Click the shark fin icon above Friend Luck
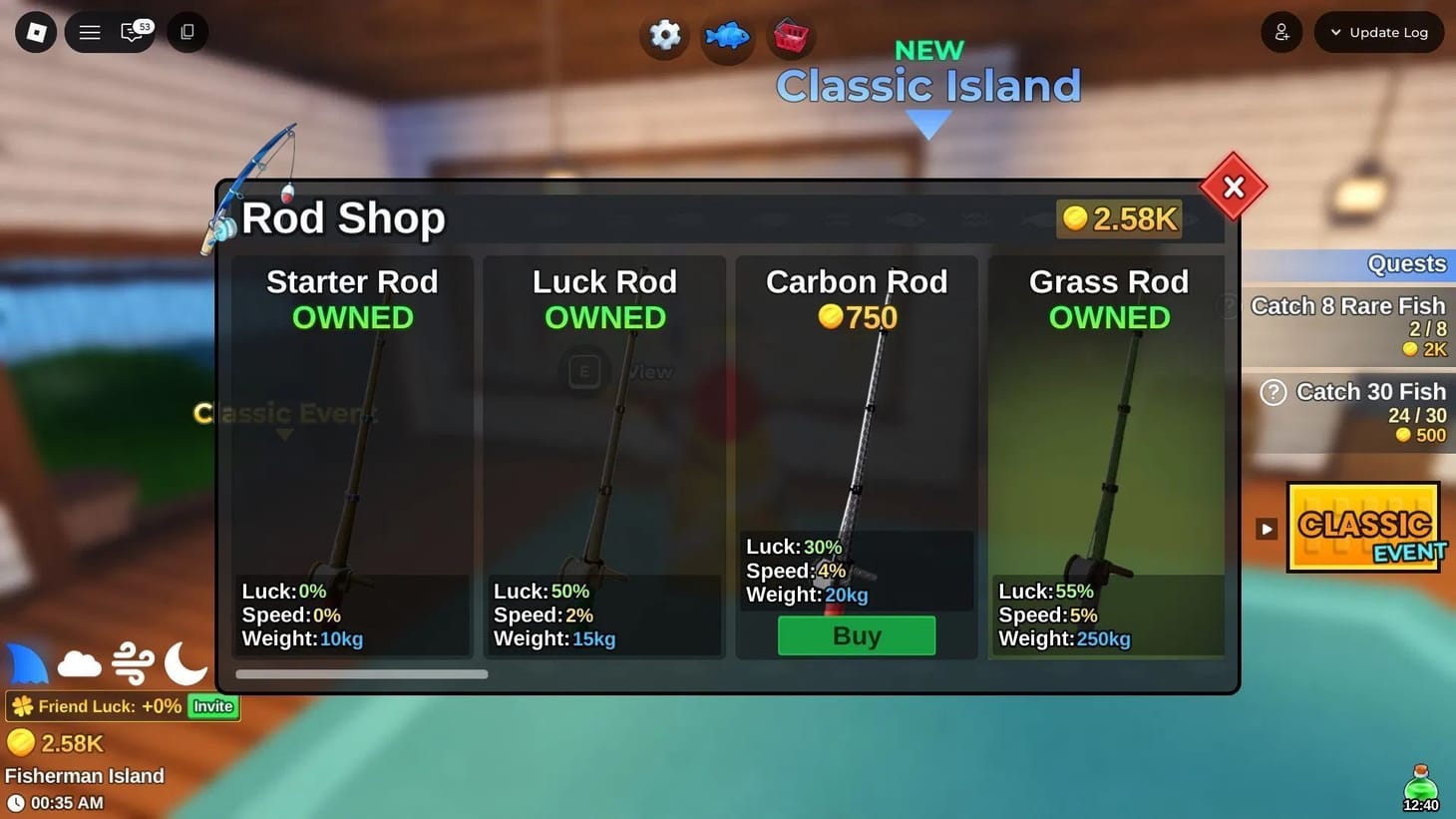The width and height of the screenshot is (1456, 819). pos(27,661)
